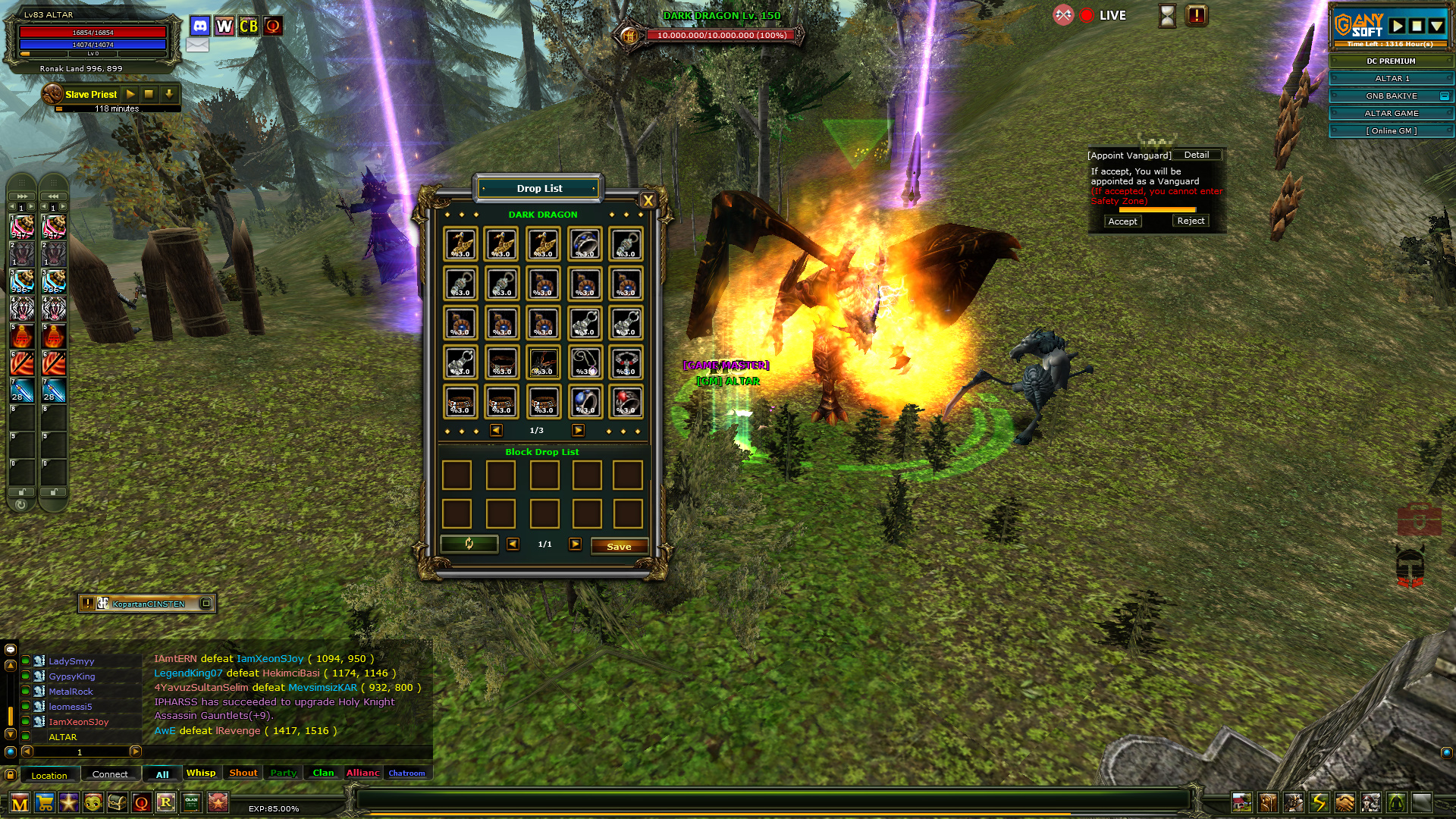1456x819 pixels.
Task: Open the M menu icon
Action: [x=20, y=802]
